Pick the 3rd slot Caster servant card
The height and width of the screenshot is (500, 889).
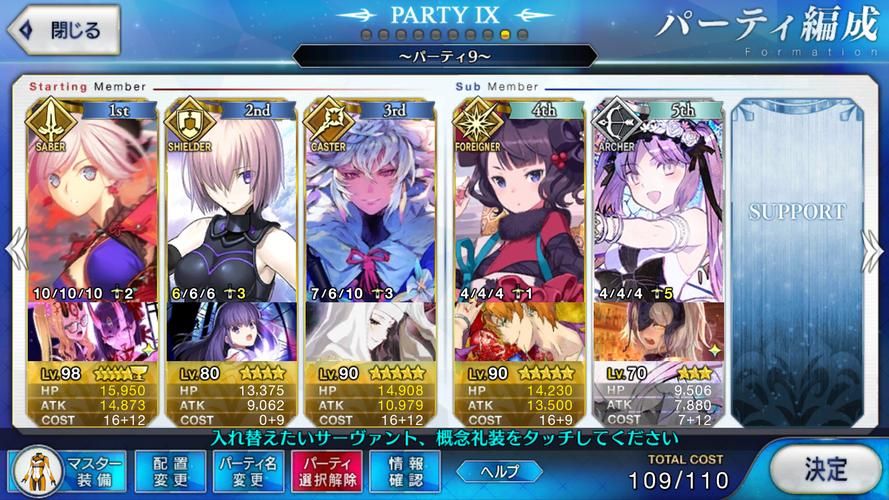(x=368, y=200)
